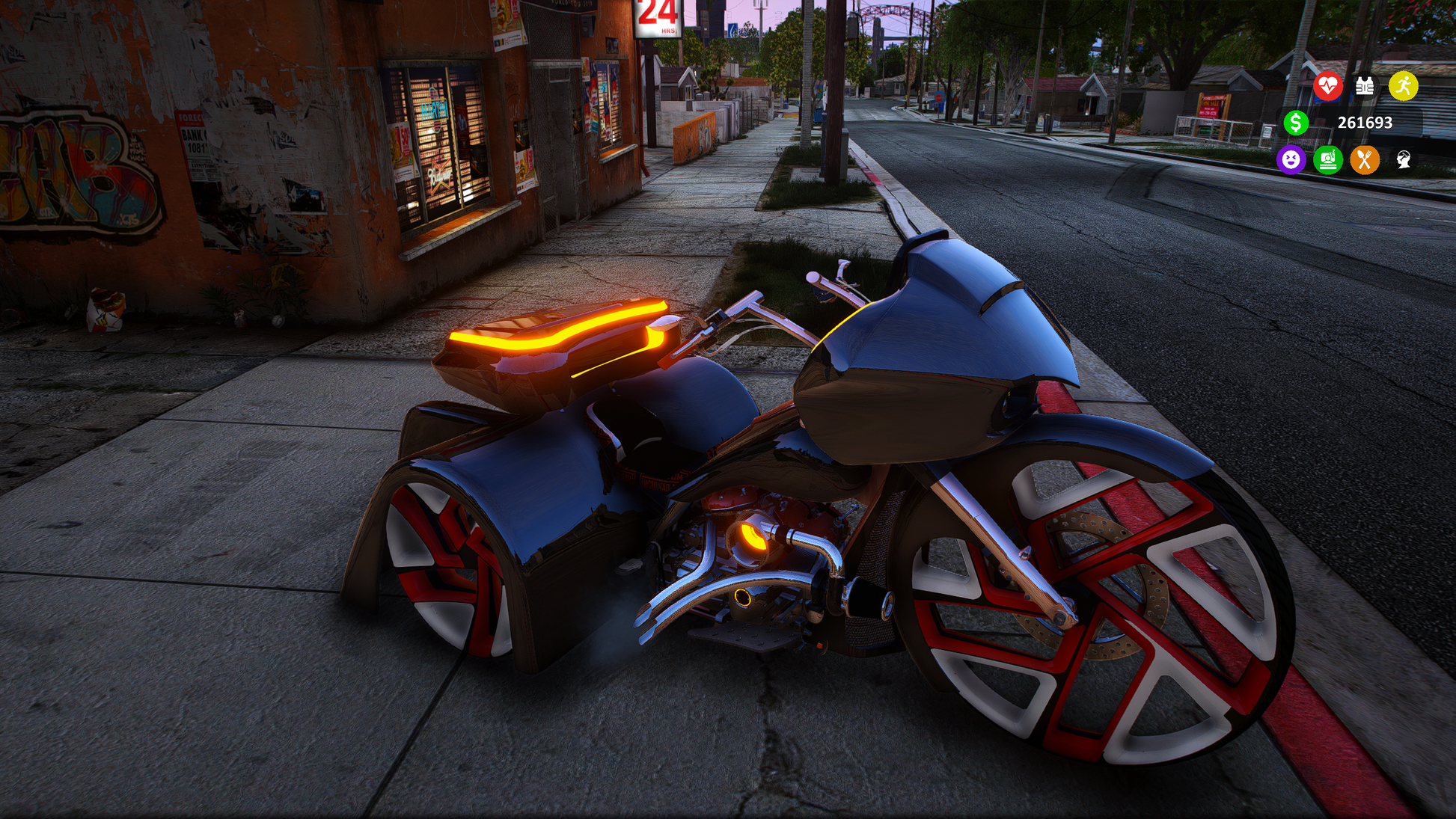Select the purple laughing face mood icon
Viewport: 1456px width, 819px height.
[x=1291, y=159]
